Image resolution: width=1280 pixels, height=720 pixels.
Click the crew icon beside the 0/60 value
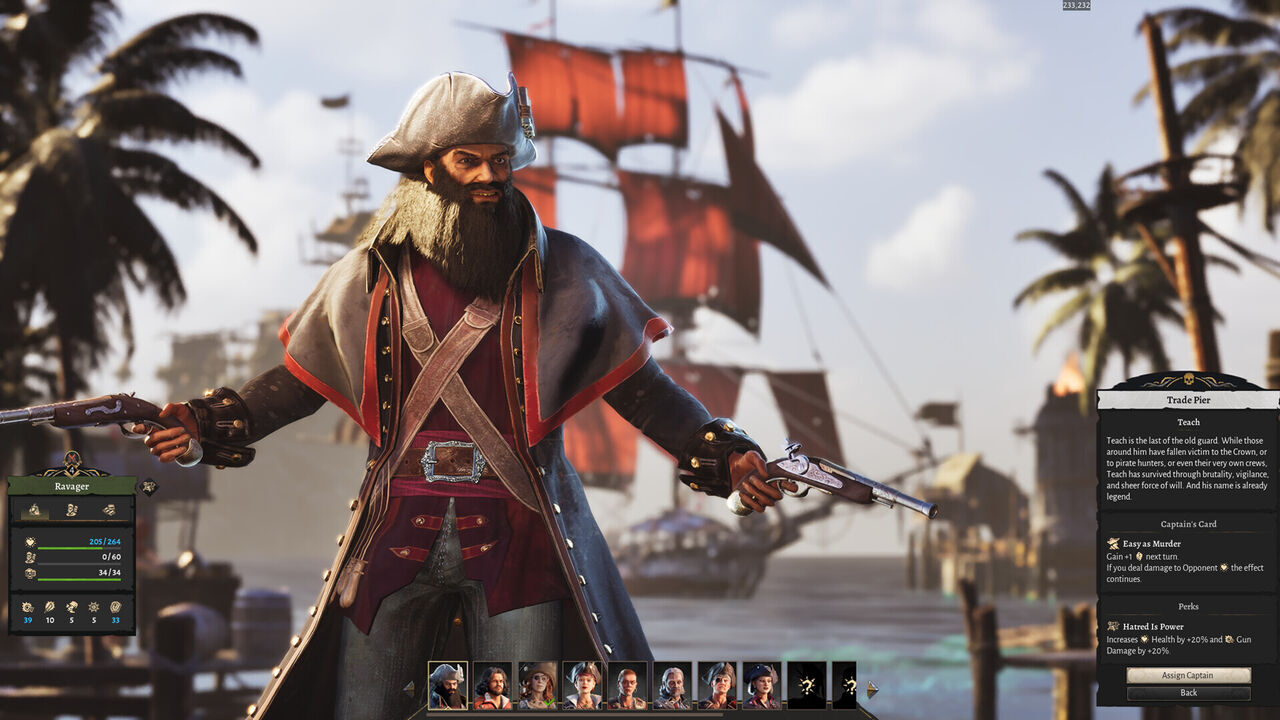29,558
